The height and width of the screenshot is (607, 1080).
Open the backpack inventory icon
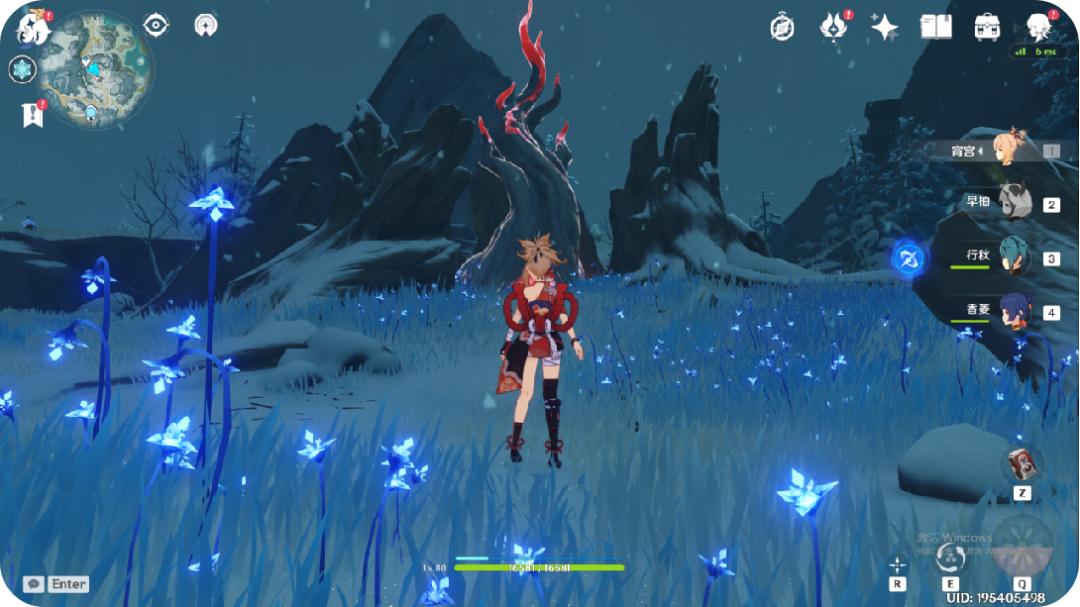(x=988, y=27)
